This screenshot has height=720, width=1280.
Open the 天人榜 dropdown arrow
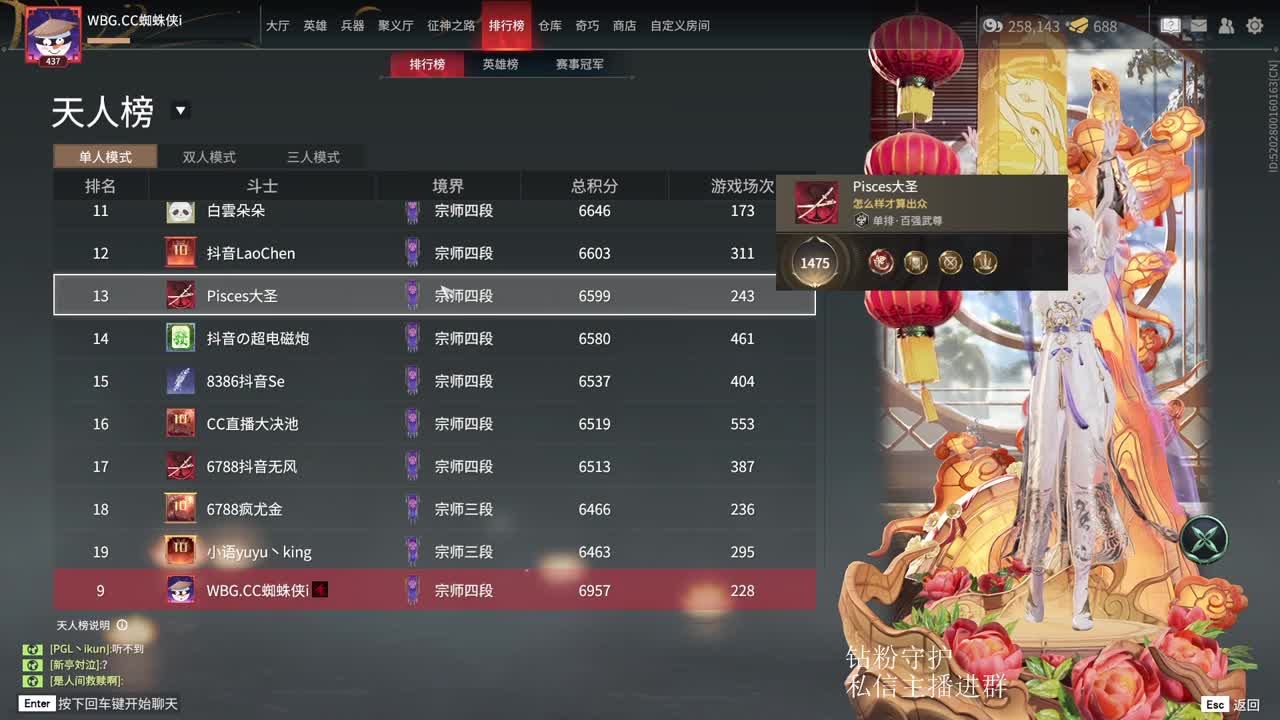181,112
